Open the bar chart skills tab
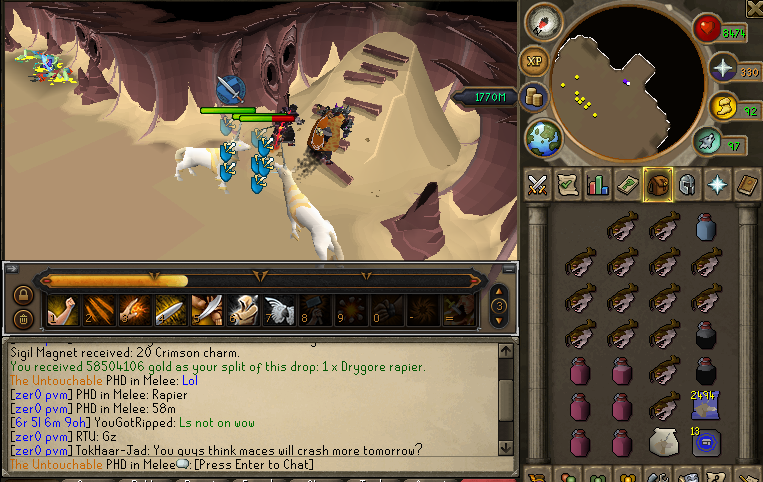The width and height of the screenshot is (763, 482). click(598, 184)
